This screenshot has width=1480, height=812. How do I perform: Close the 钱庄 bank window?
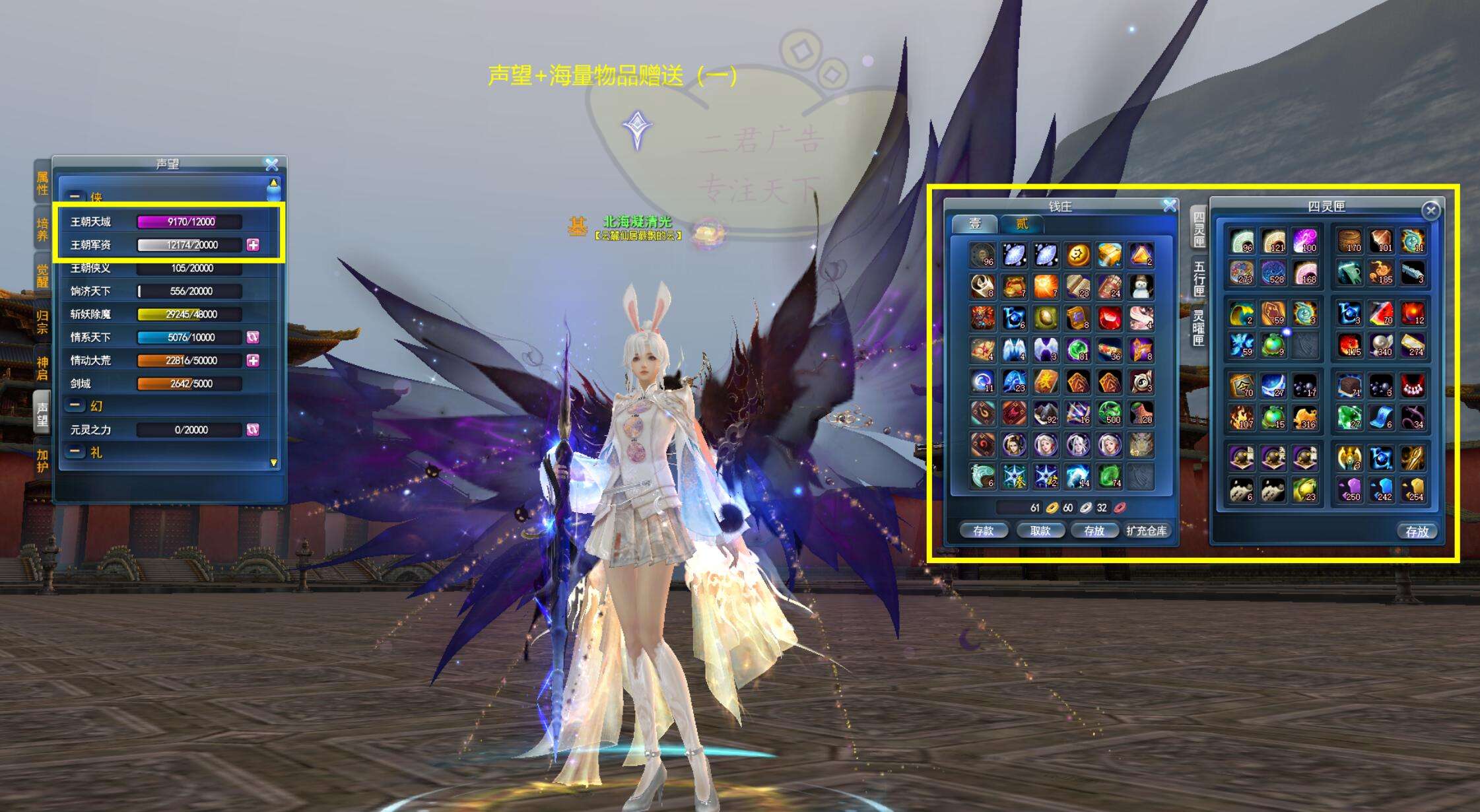[x=1170, y=206]
